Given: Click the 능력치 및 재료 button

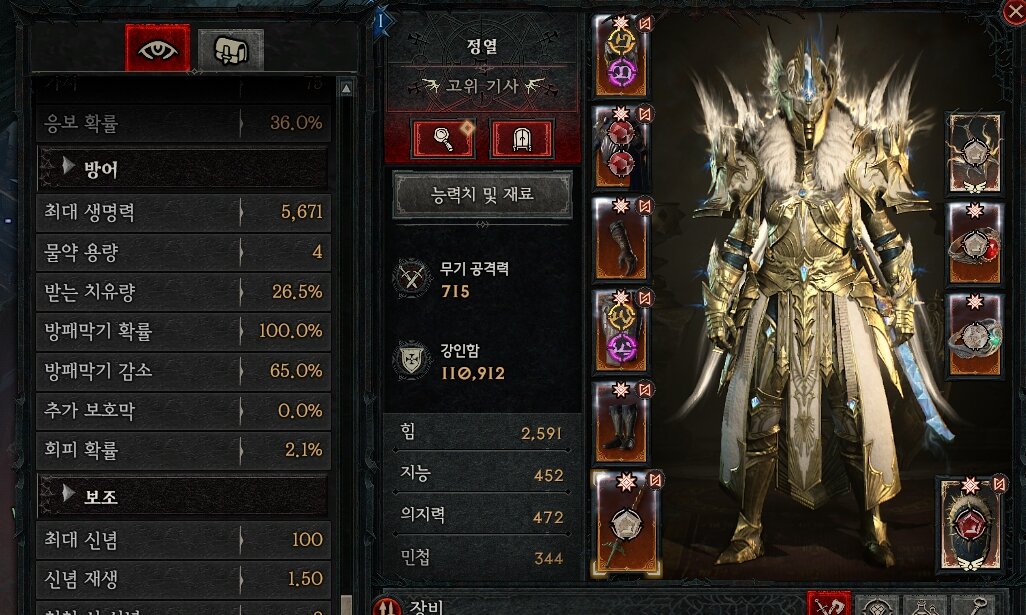Looking at the screenshot, I should click(482, 195).
